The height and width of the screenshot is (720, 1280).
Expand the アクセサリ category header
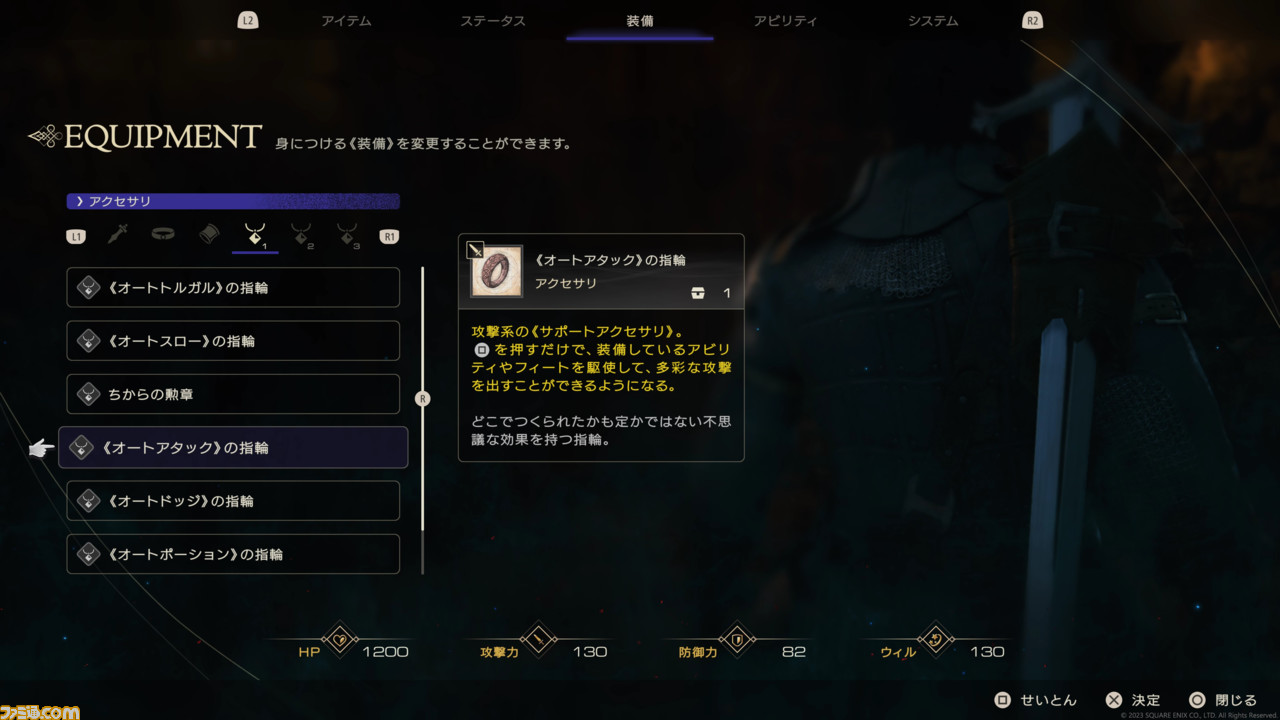[232, 200]
